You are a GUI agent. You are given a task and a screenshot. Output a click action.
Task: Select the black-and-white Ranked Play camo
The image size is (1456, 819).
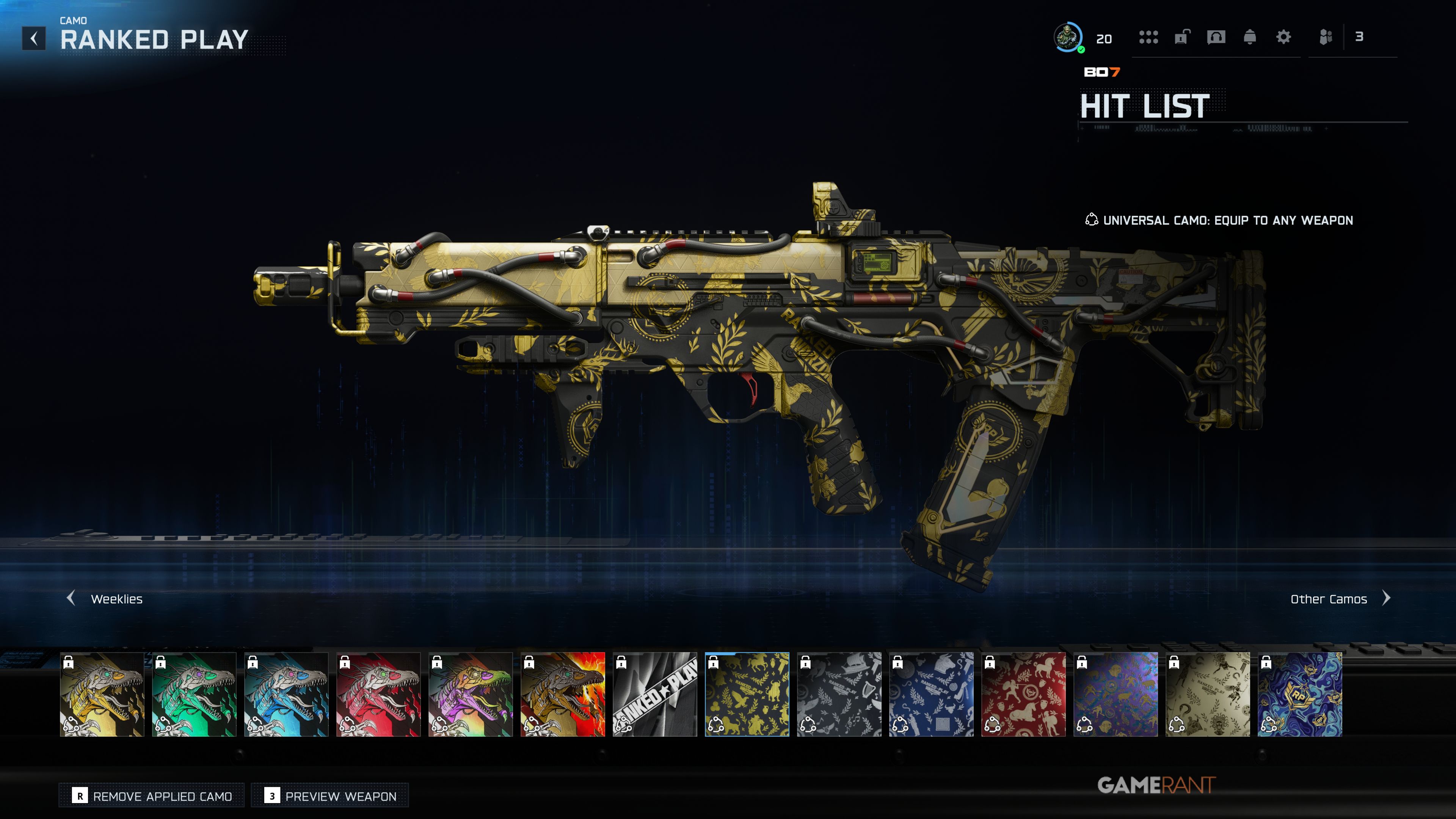click(x=654, y=694)
